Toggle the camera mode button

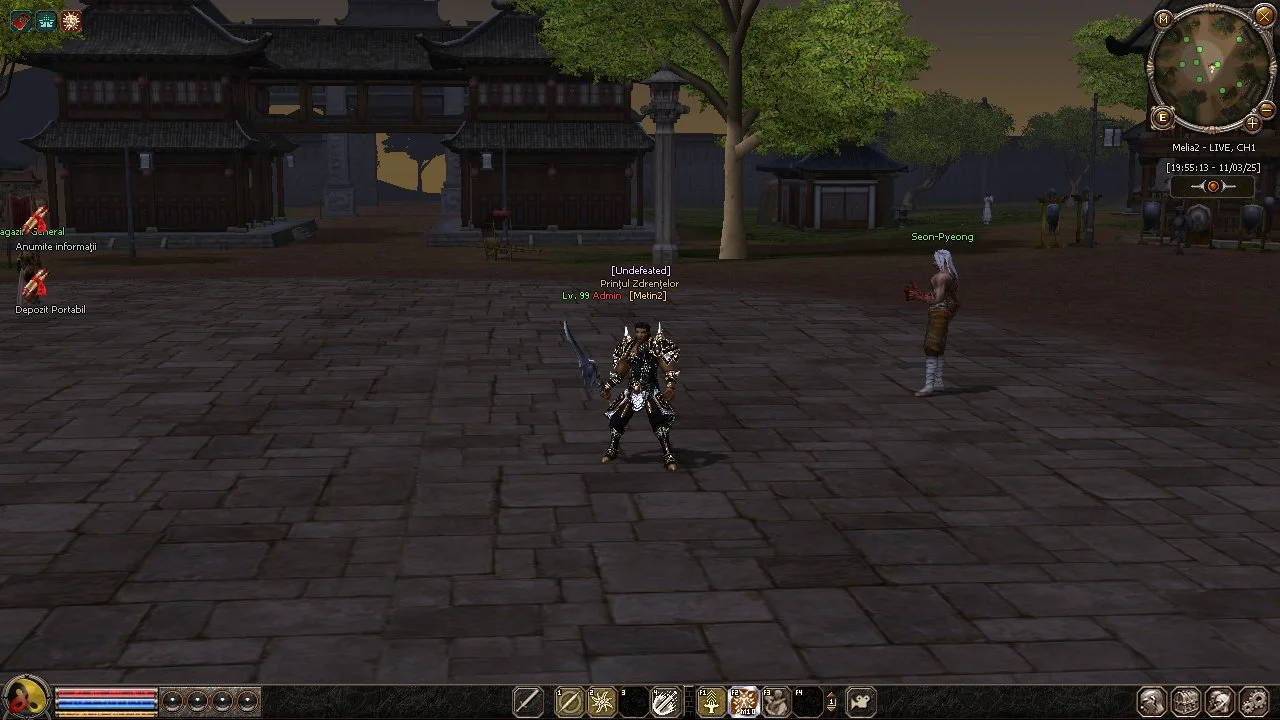(x=861, y=702)
